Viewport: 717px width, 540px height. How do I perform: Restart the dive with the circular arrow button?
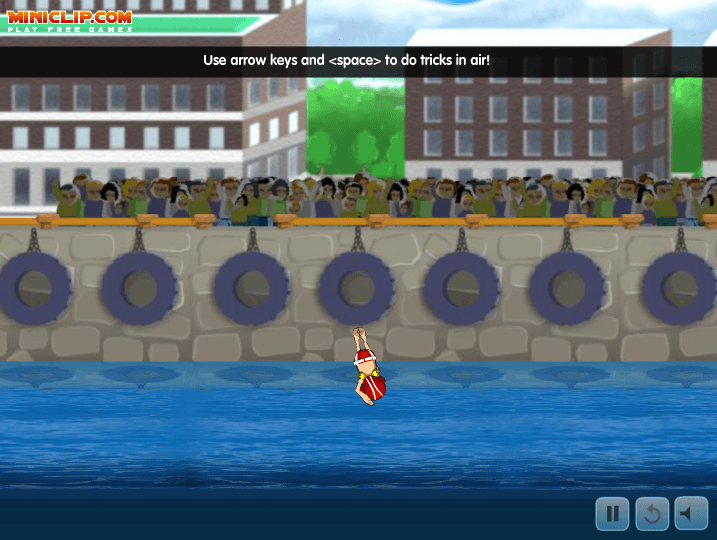(x=652, y=514)
